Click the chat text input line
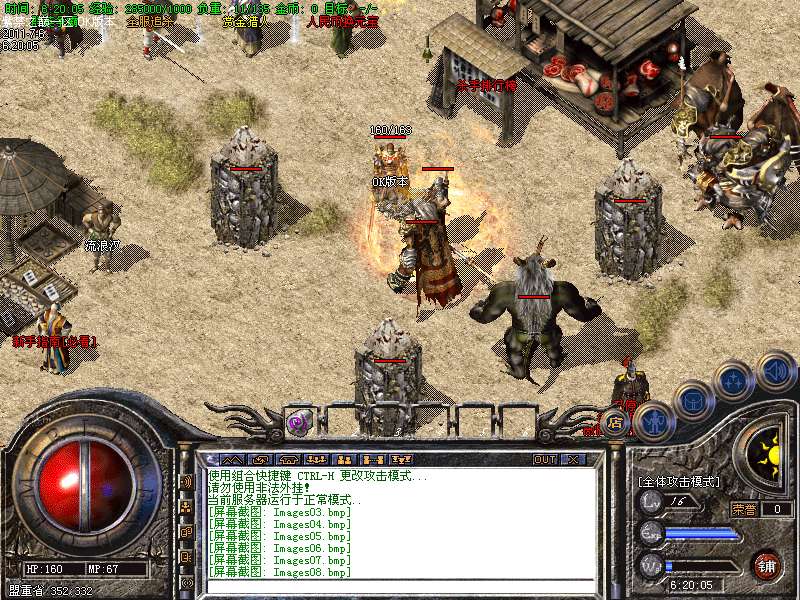 click(x=400, y=585)
